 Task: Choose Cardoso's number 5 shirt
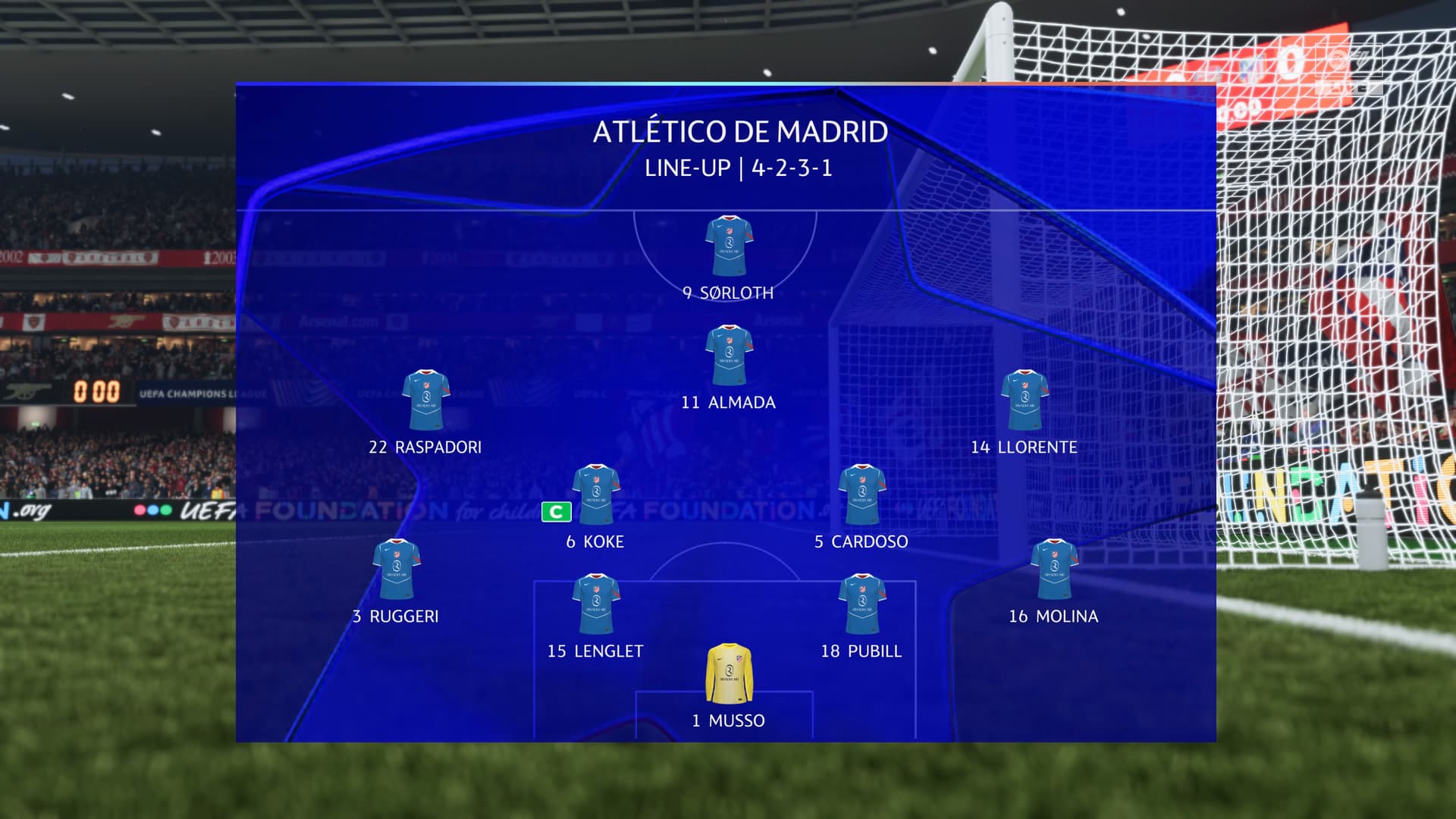pyautogui.click(x=861, y=494)
